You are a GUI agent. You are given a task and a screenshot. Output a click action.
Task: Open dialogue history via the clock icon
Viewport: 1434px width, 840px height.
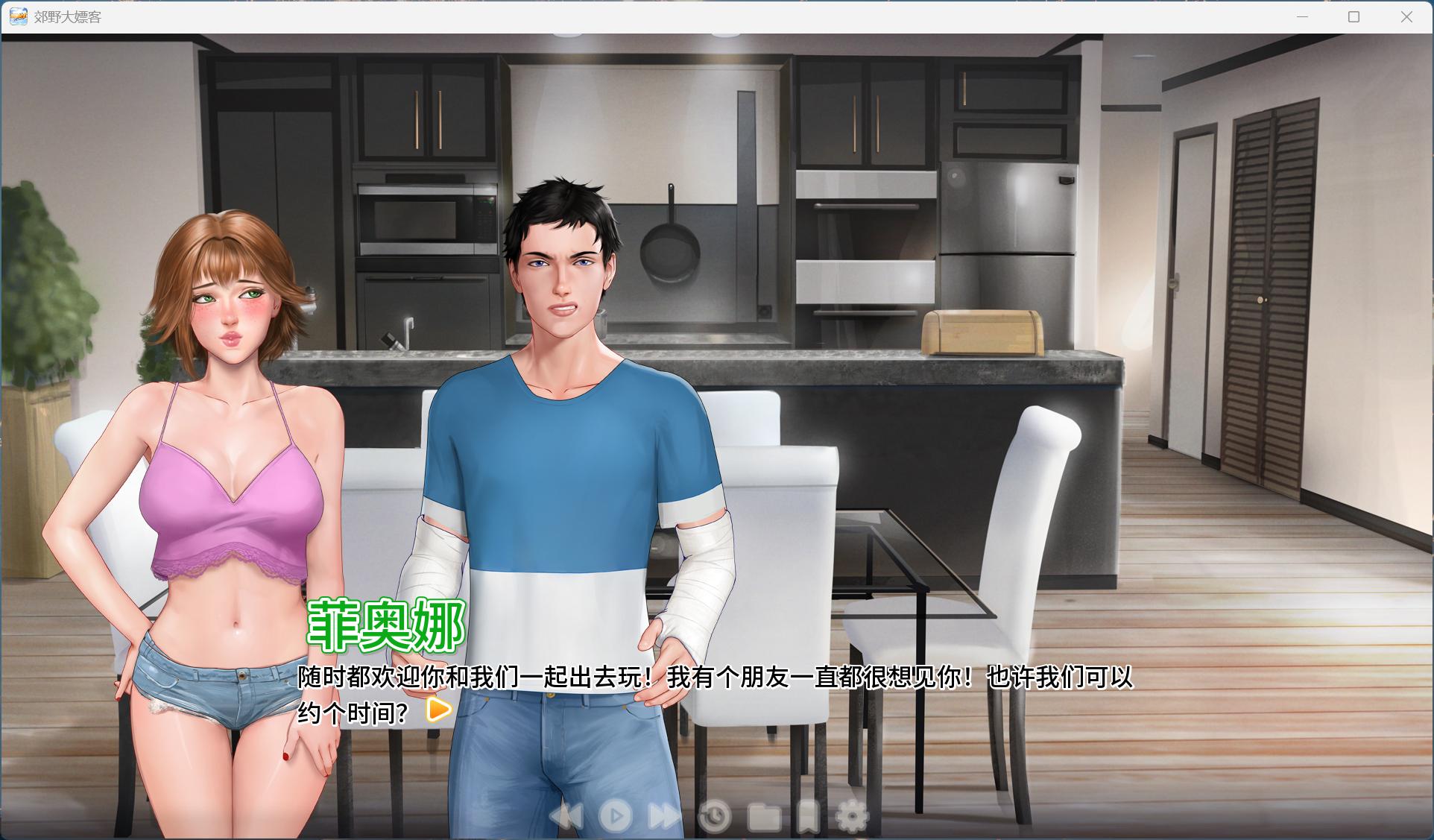(713, 816)
